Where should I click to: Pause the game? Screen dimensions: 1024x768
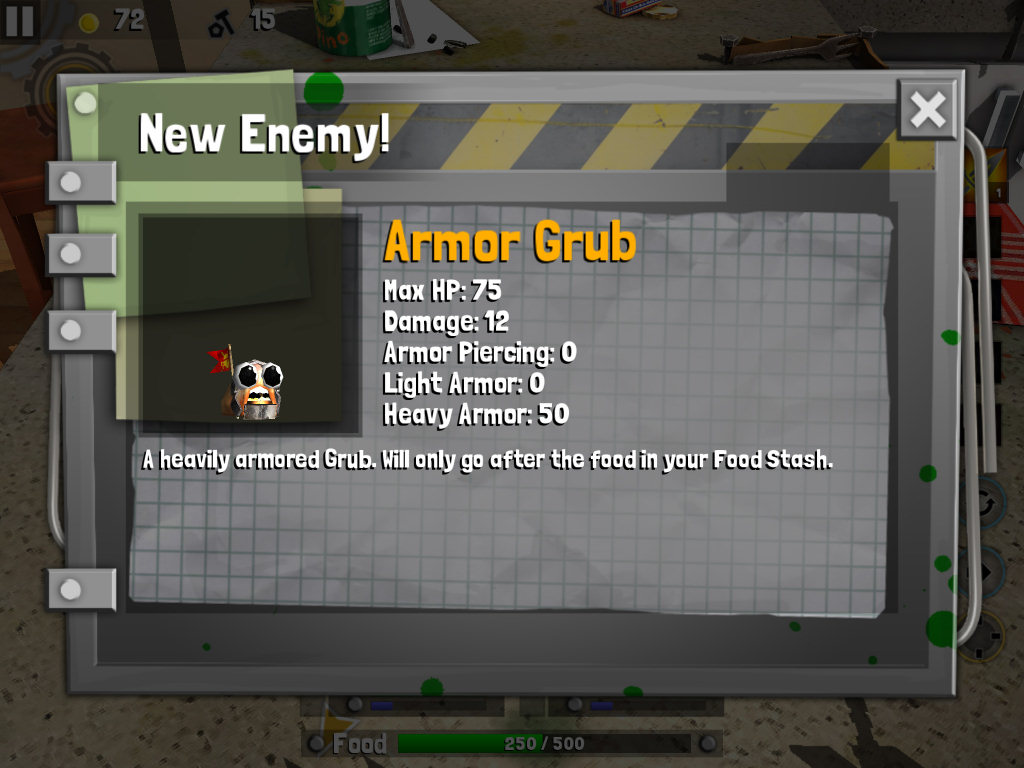[x=19, y=20]
